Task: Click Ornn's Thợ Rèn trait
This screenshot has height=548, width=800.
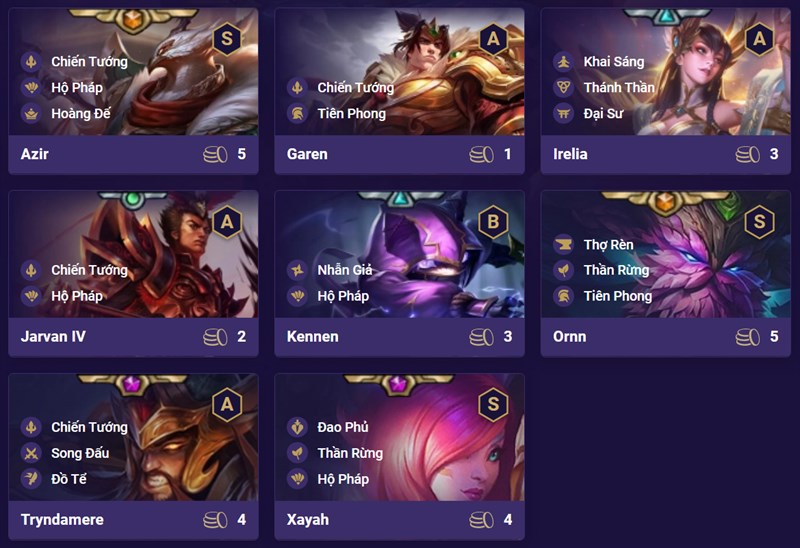Action: 608,244
